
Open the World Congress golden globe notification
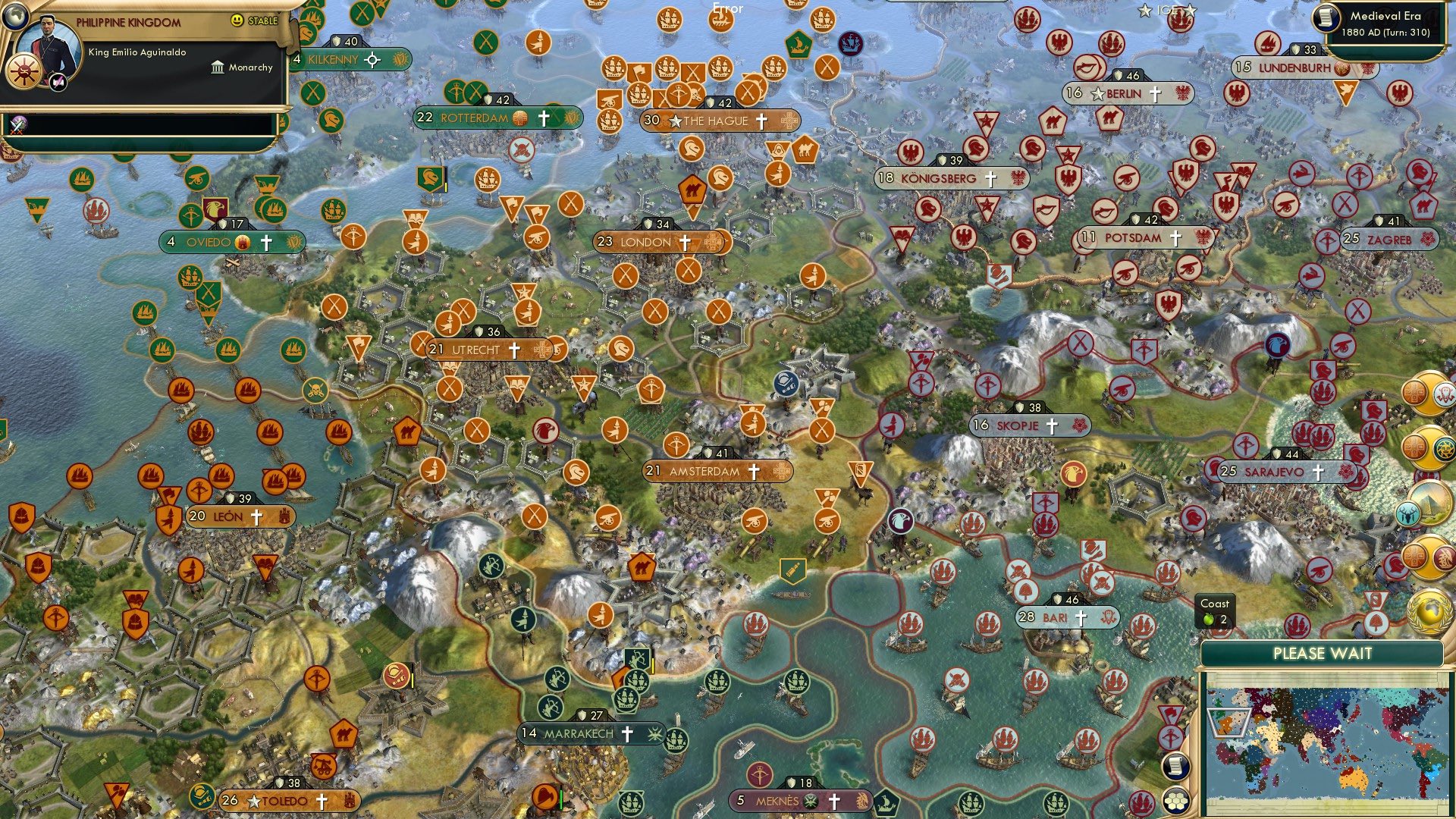[1430, 610]
